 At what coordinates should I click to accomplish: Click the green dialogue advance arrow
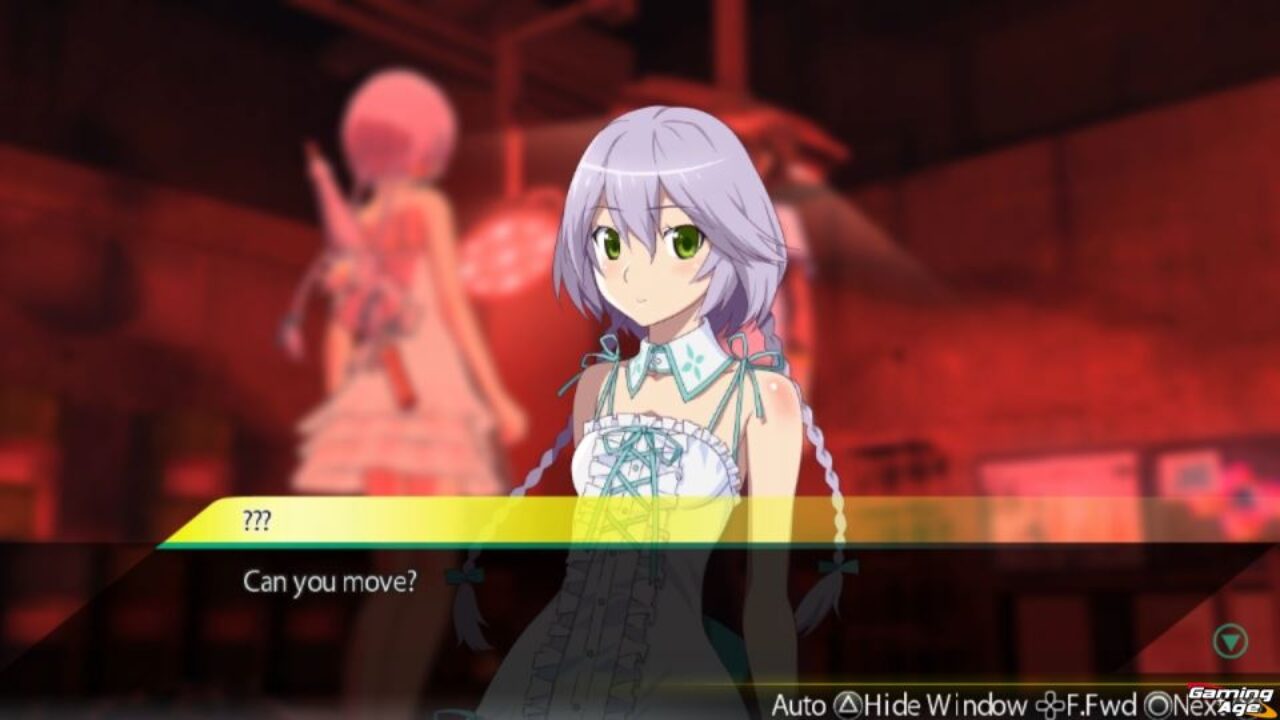(x=1230, y=641)
